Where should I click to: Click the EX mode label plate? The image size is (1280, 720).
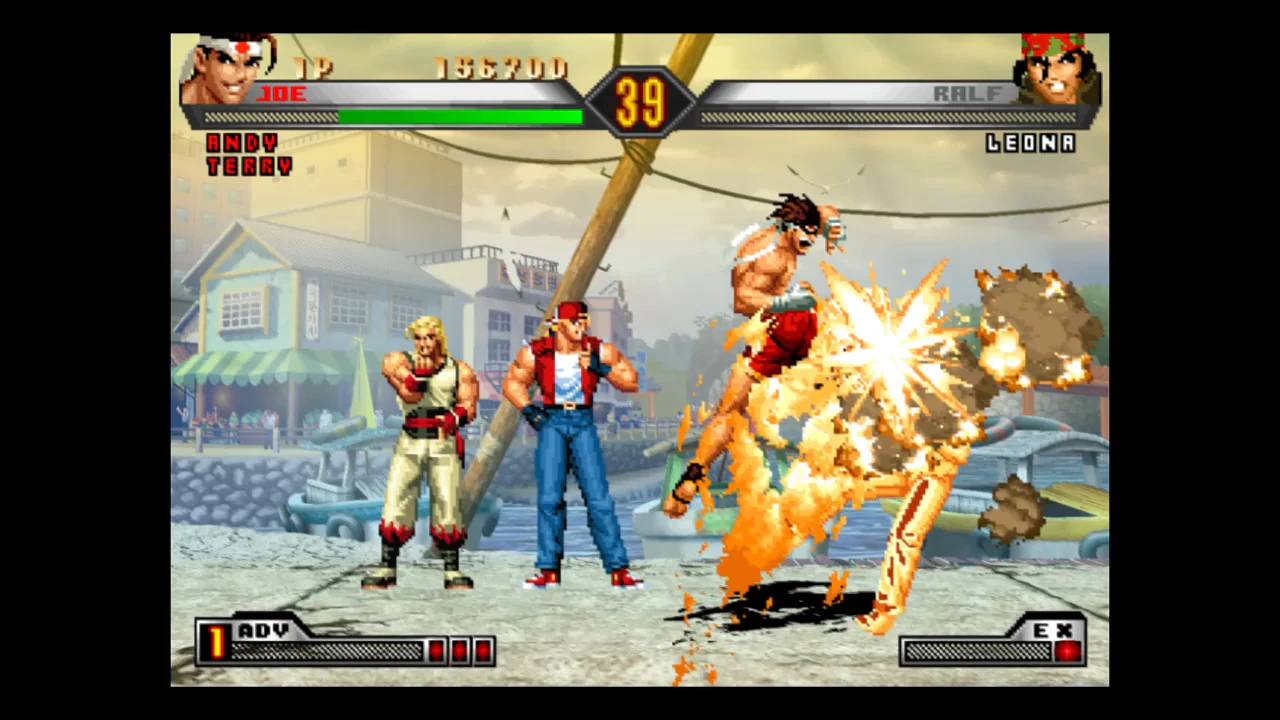point(1055,630)
